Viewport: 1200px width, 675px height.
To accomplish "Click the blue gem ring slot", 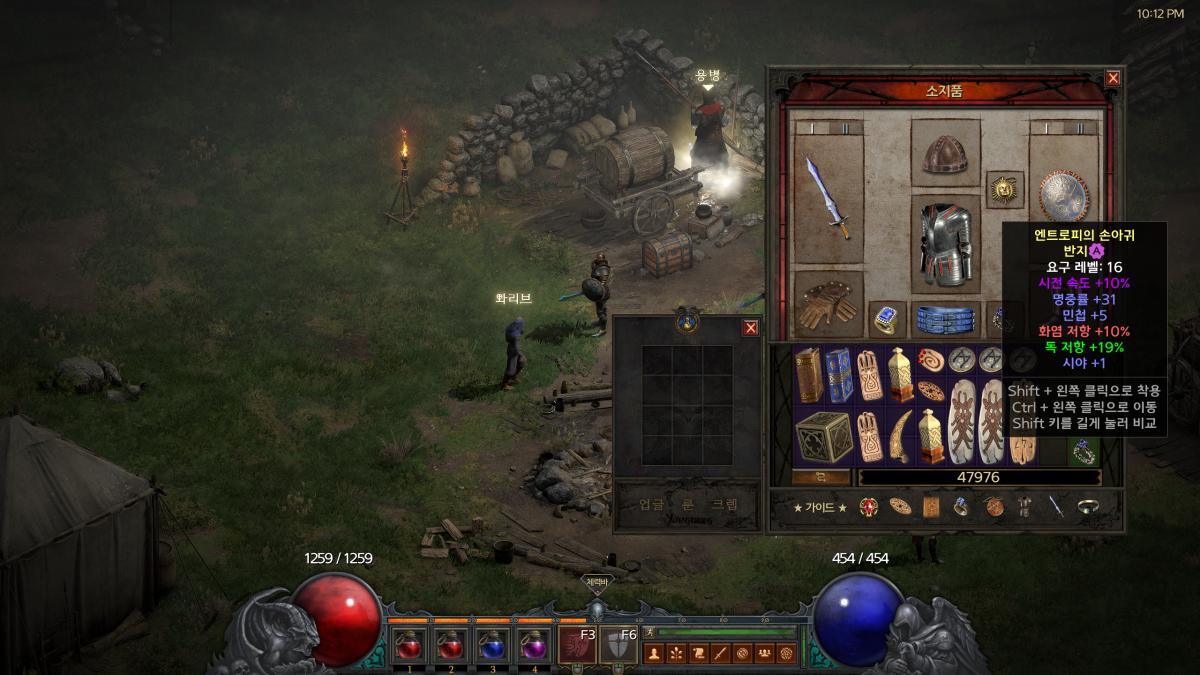I will tap(887, 319).
